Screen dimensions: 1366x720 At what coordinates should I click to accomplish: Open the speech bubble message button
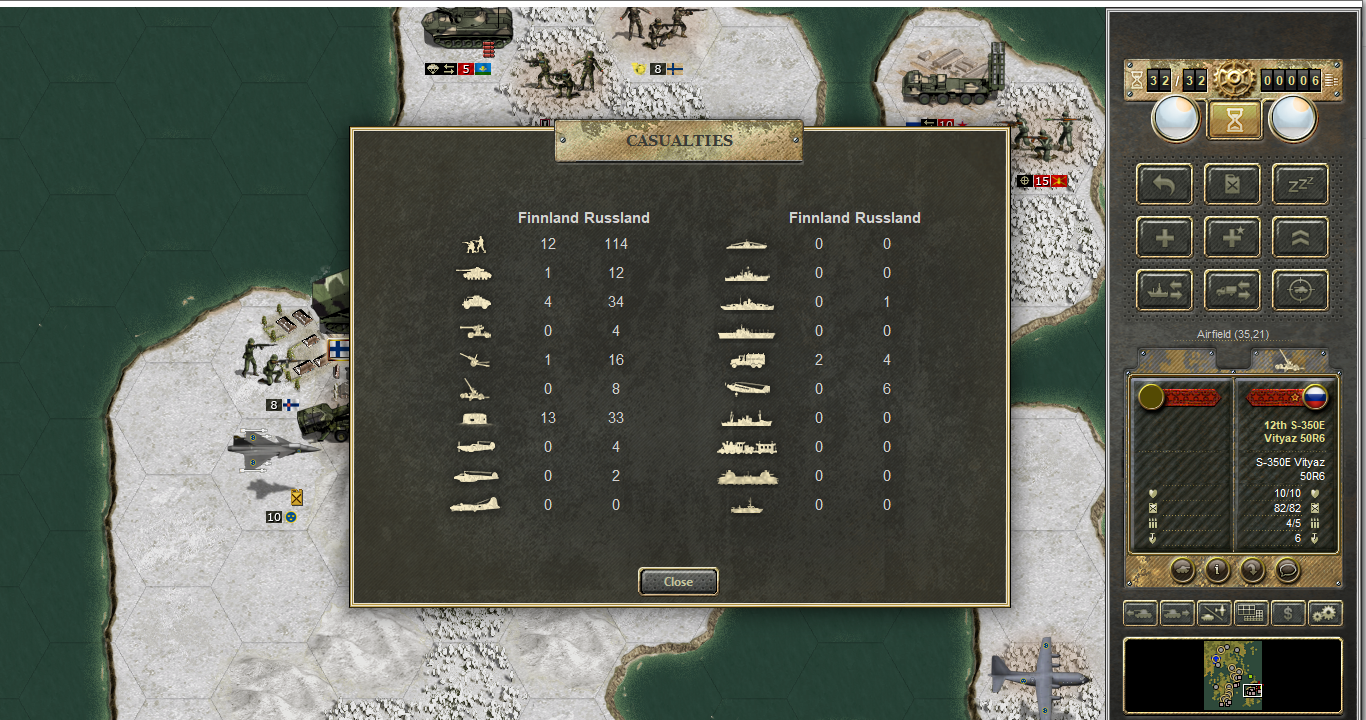click(1287, 570)
